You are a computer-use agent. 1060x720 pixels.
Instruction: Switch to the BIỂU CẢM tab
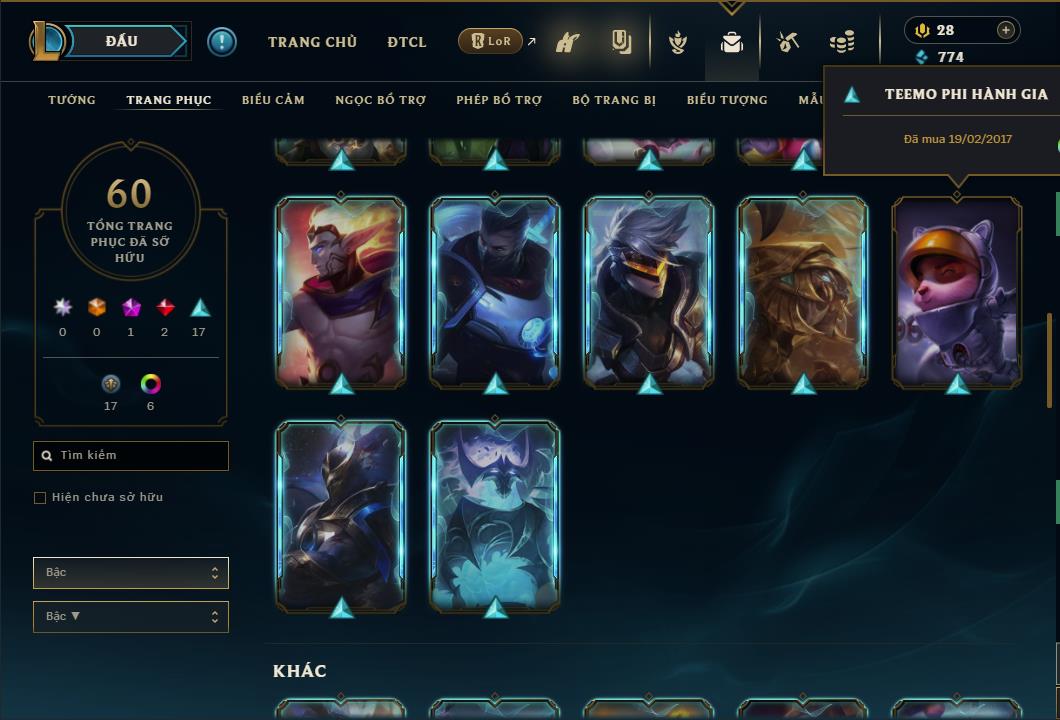273,100
